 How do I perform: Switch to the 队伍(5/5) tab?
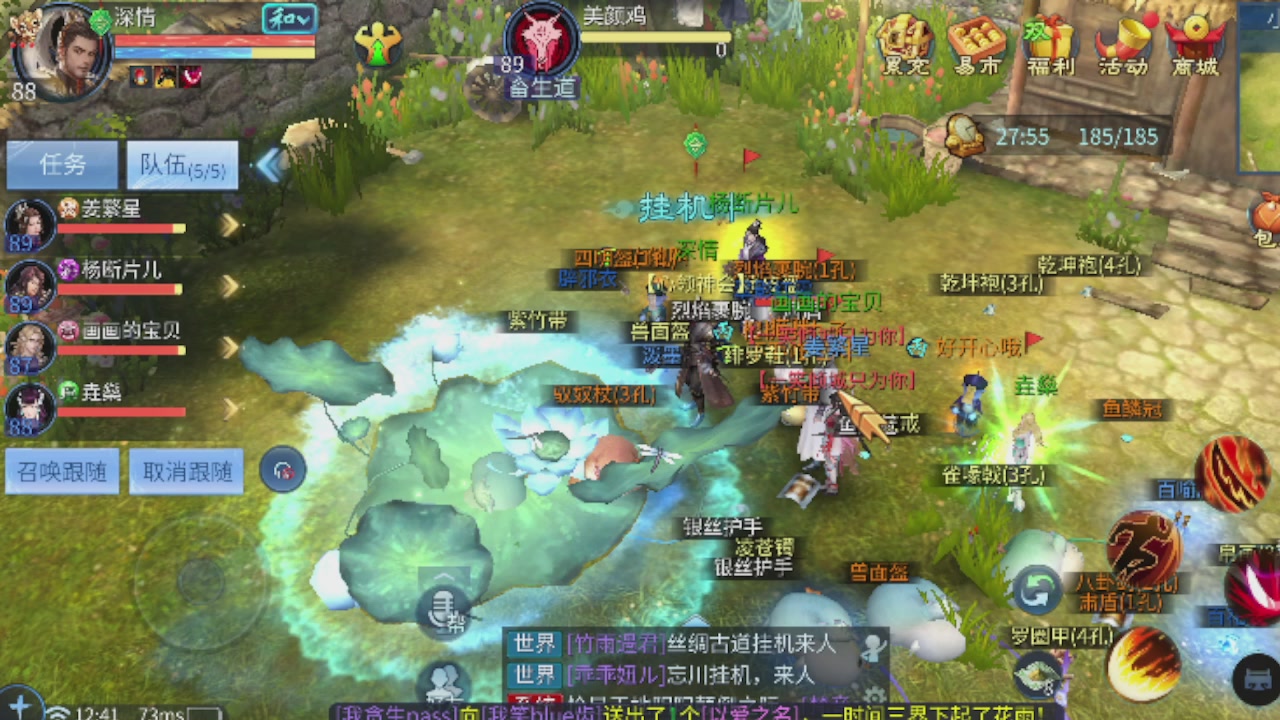point(181,164)
